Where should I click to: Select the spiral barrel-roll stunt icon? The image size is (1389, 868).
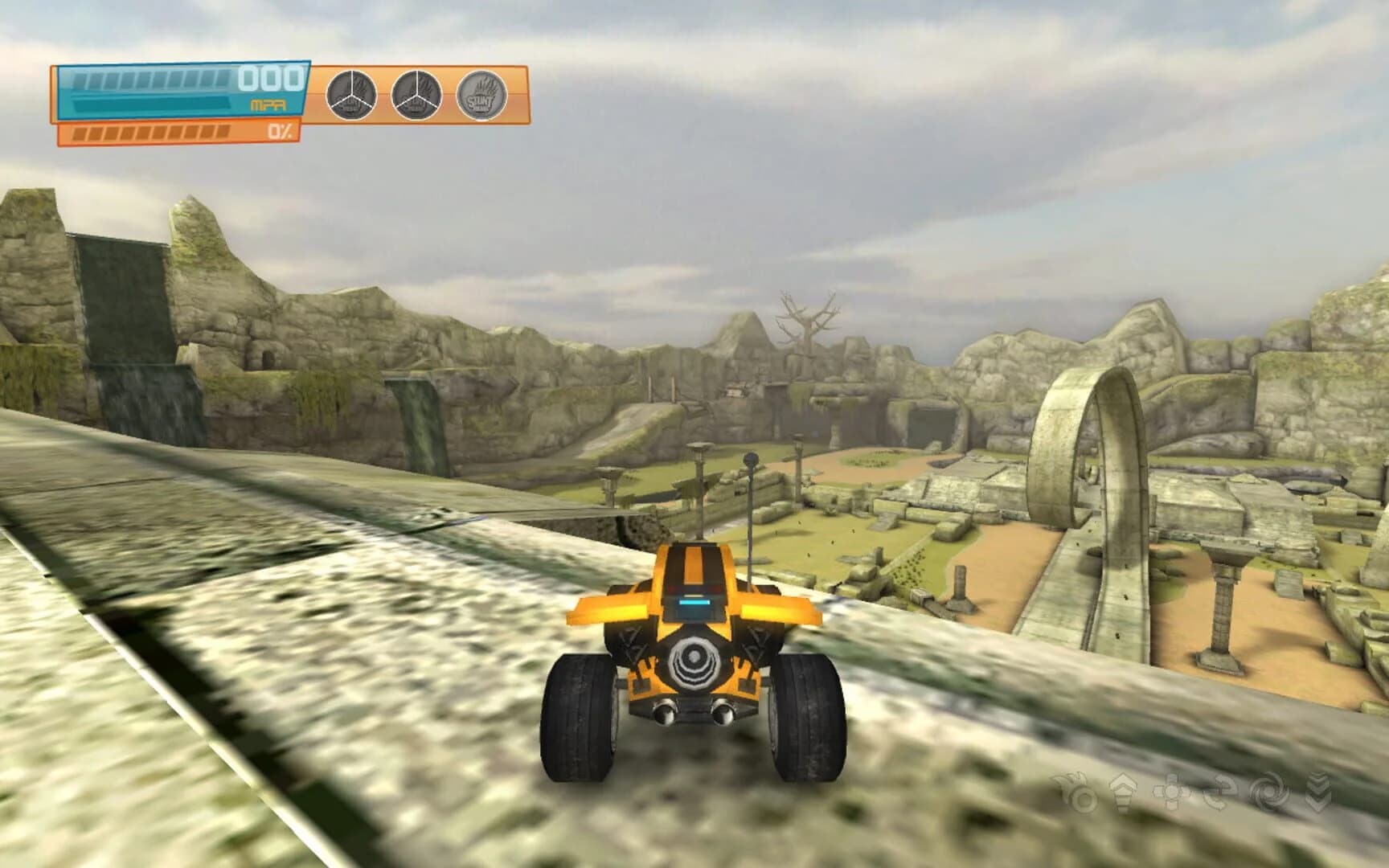(x=1270, y=792)
